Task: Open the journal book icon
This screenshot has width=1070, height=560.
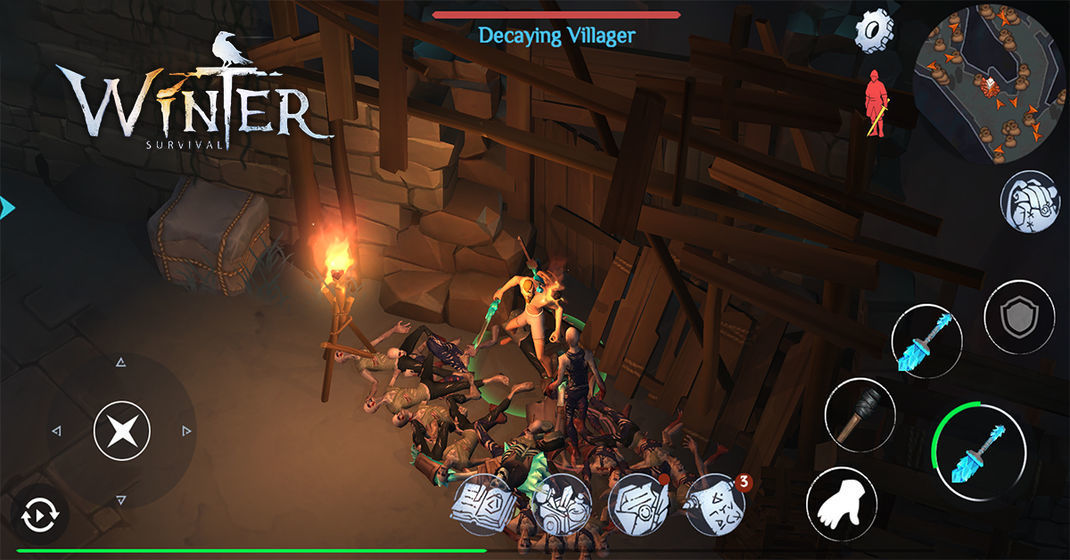Action: pos(486,506)
